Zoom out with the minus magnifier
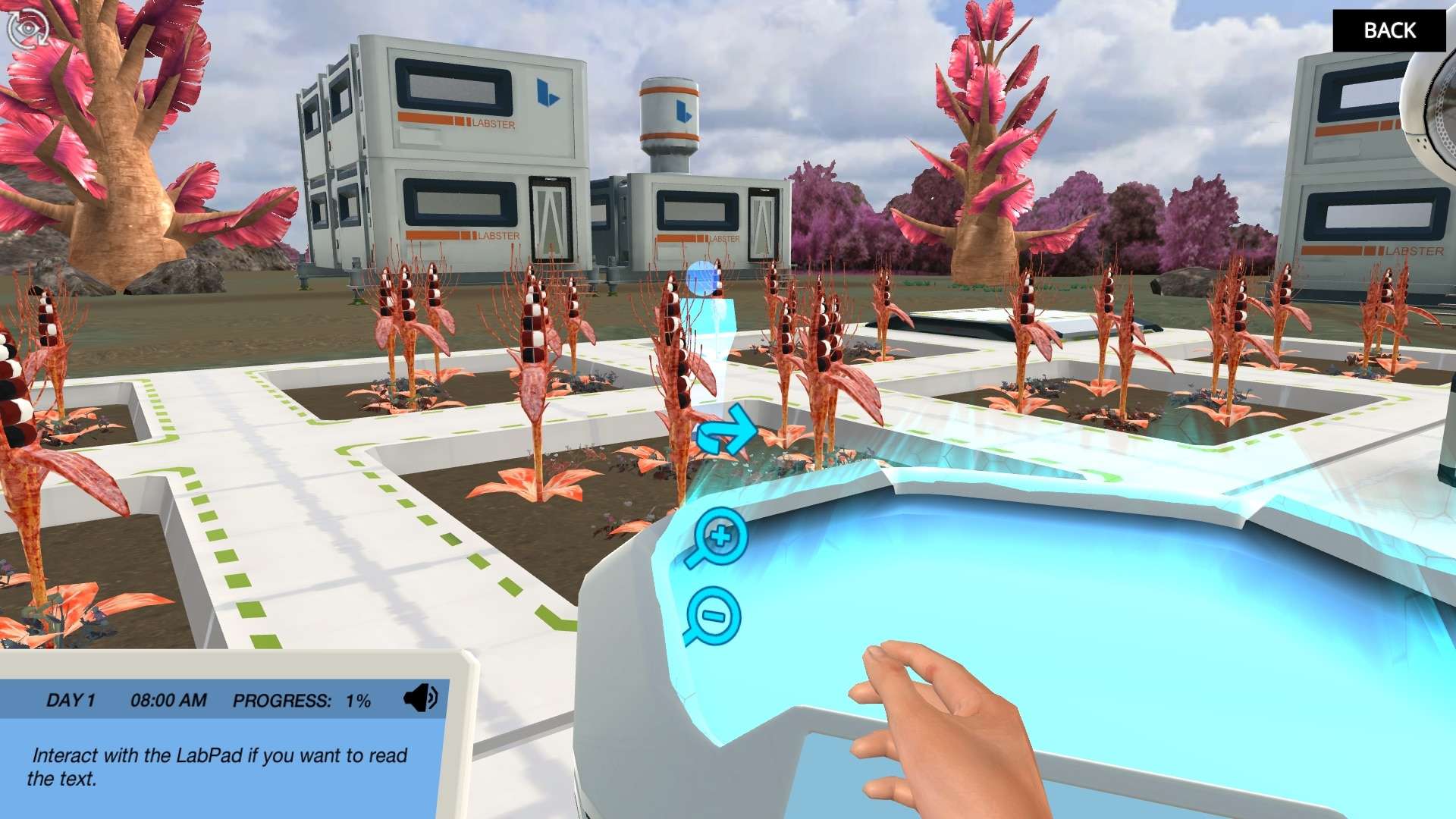Screen dimensions: 1456x819 (x=713, y=617)
